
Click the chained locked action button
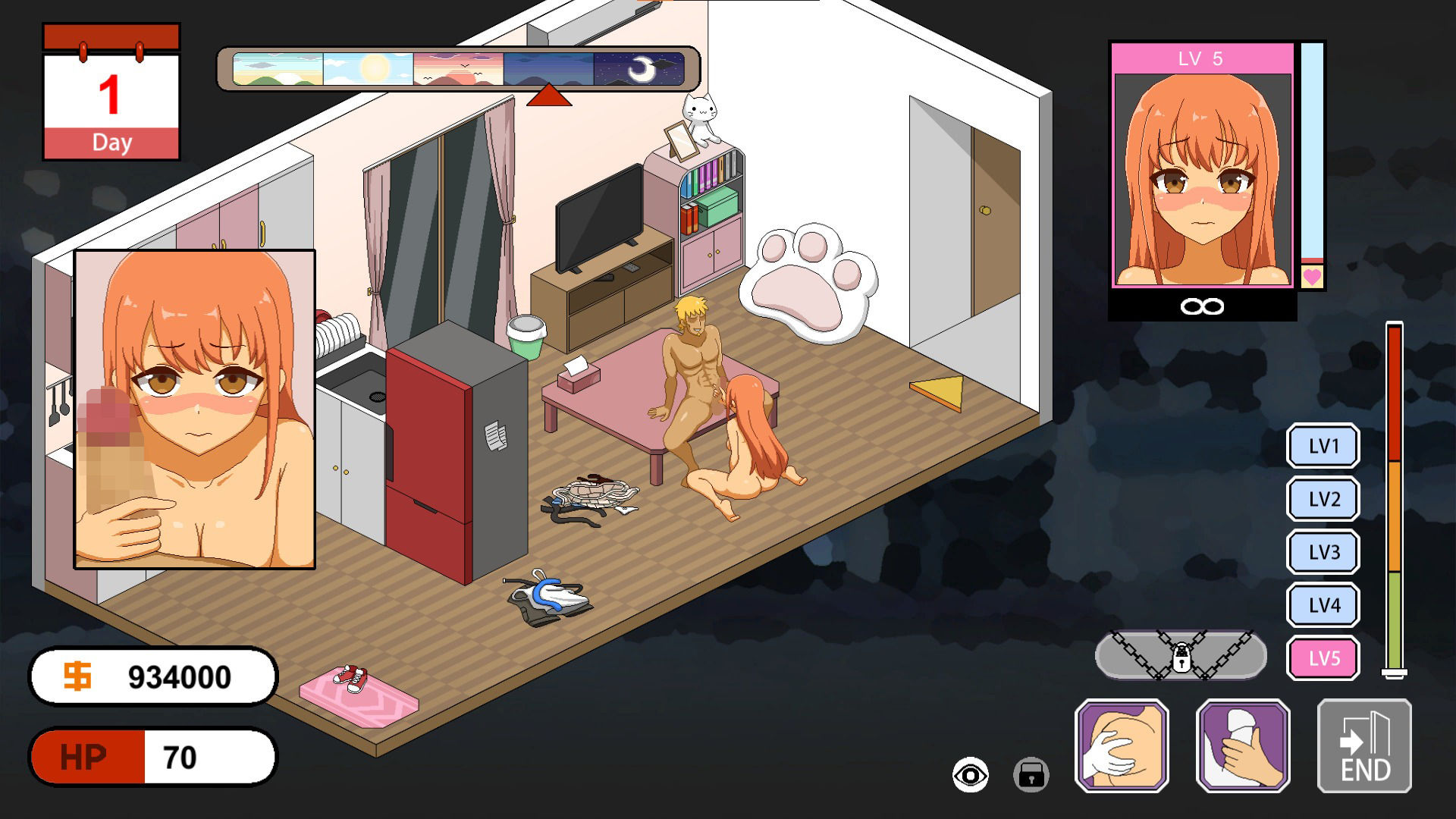pos(1181,655)
